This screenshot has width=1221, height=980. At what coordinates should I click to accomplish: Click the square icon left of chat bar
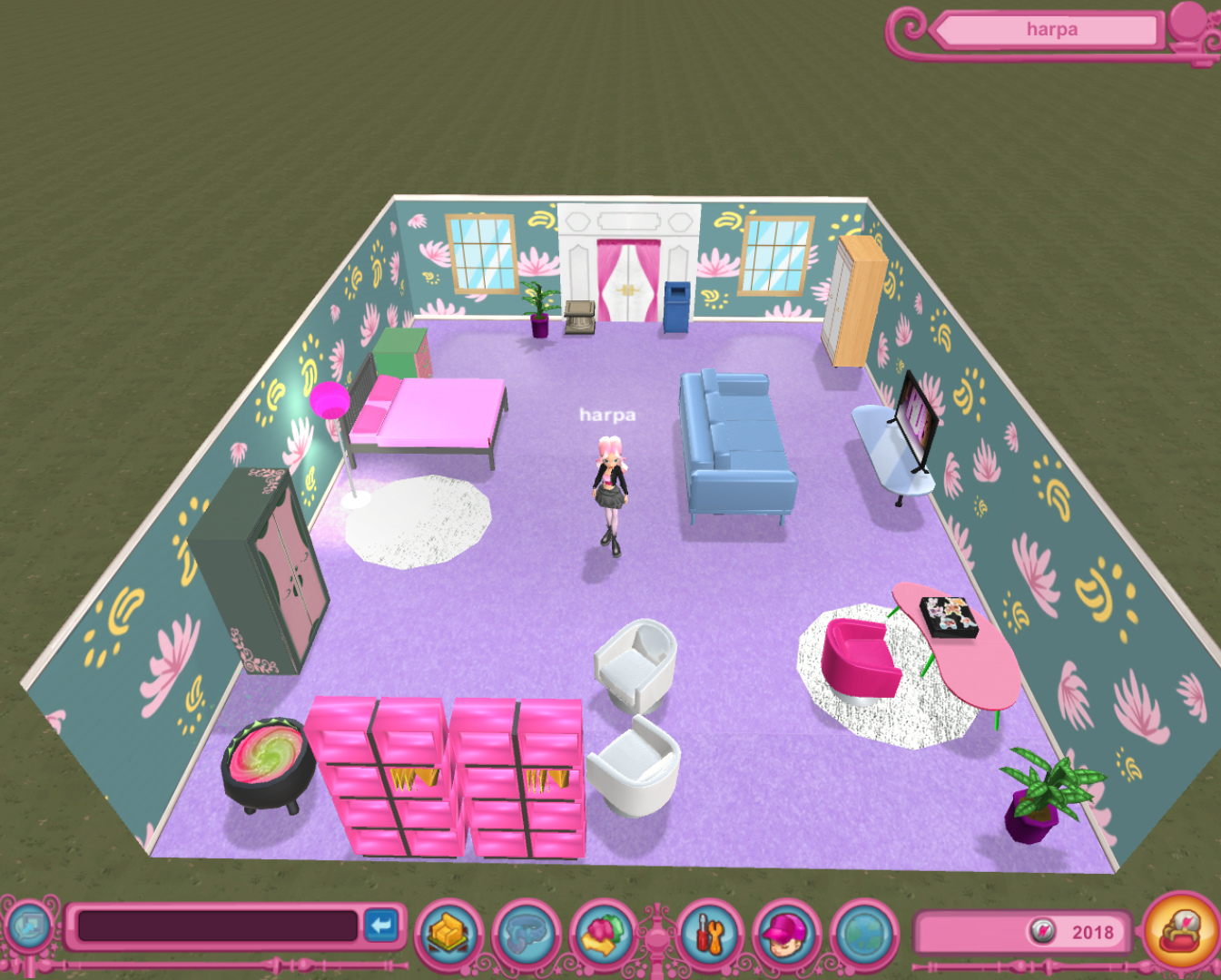pyautogui.click(x=29, y=926)
